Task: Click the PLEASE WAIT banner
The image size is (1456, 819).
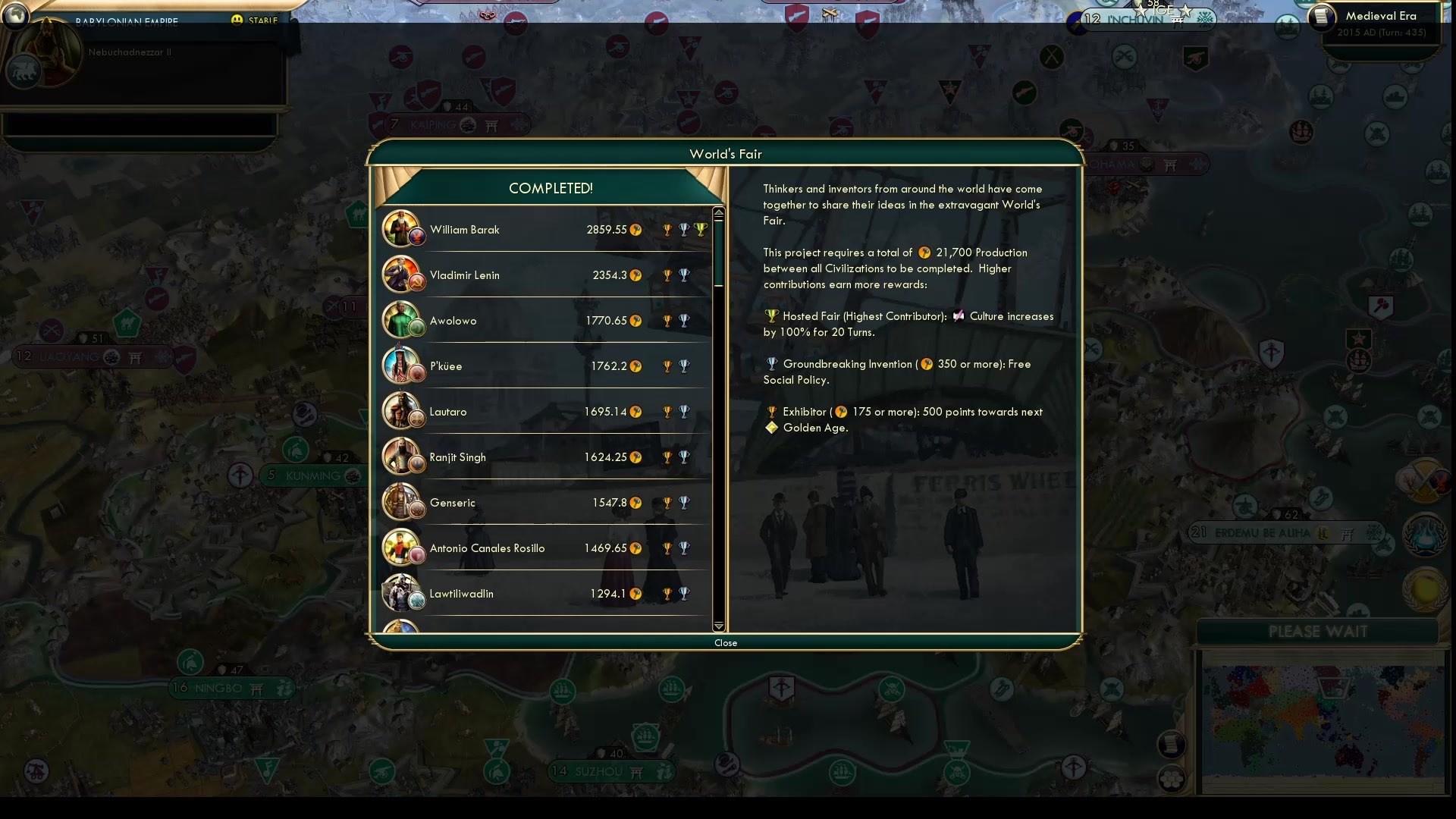Action: coord(1318,630)
